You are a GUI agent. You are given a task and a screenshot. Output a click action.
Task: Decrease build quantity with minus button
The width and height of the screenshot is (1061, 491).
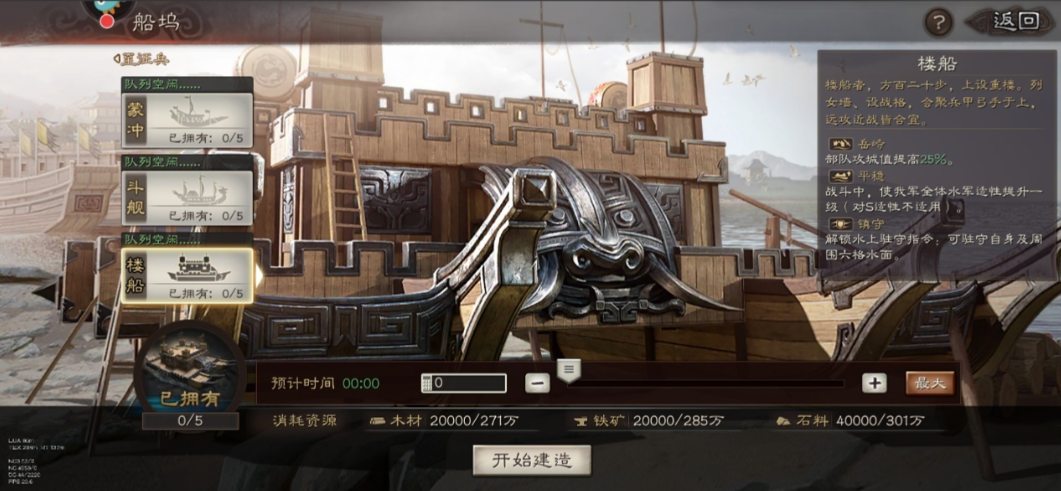click(x=538, y=383)
